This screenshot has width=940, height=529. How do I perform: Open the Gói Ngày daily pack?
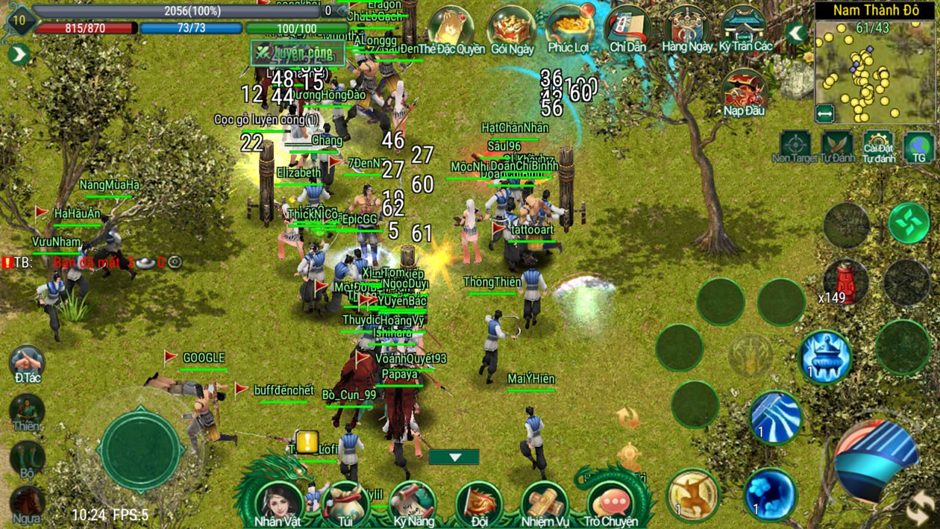tap(512, 27)
